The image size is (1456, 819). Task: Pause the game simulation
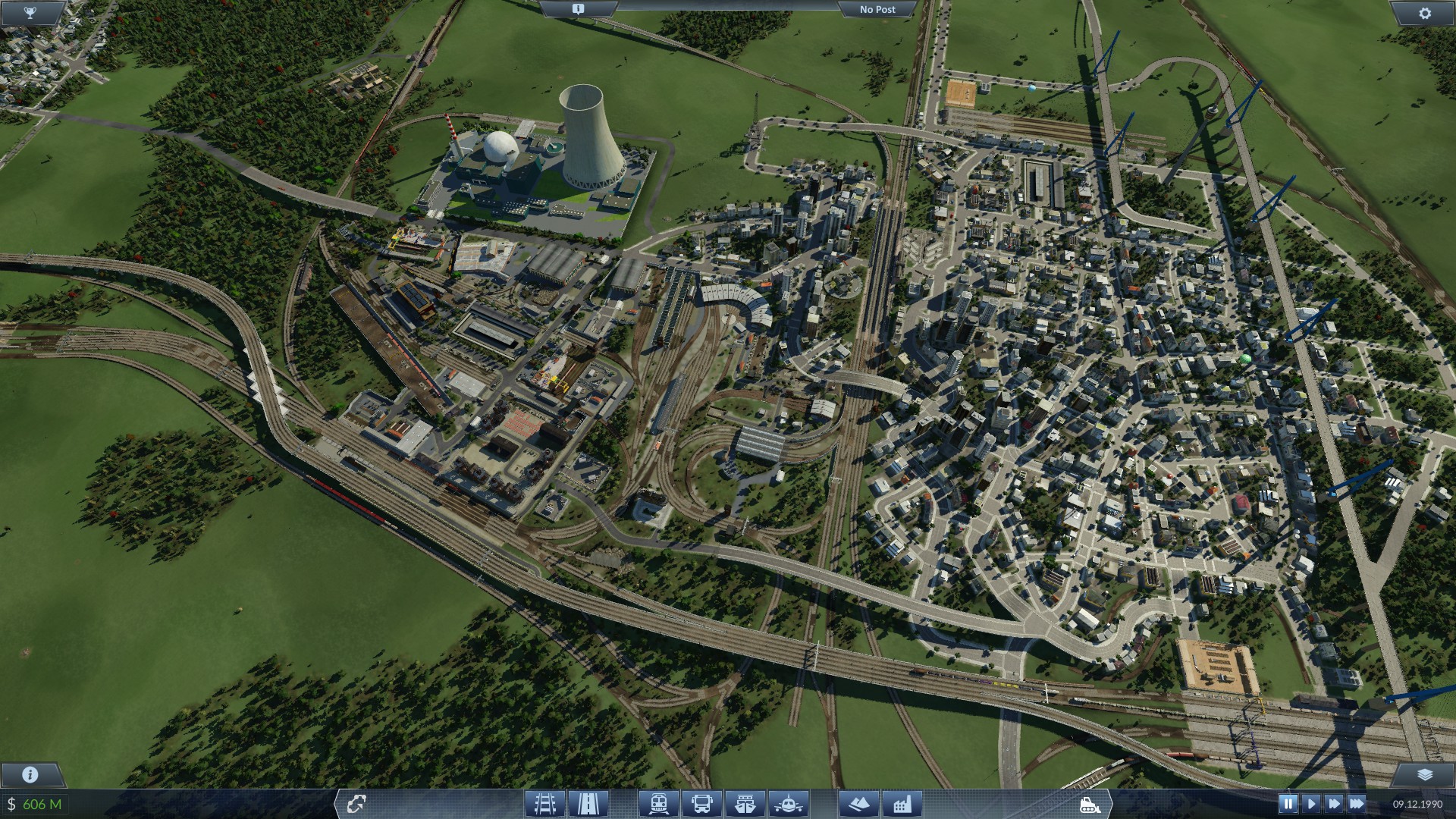(1288, 804)
